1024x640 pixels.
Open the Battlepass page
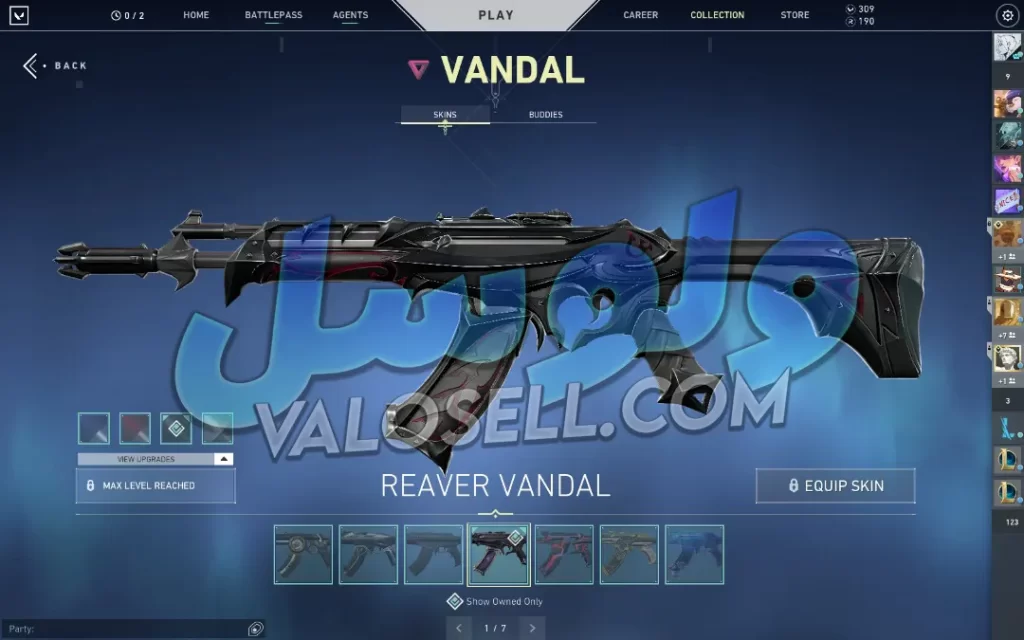point(273,15)
